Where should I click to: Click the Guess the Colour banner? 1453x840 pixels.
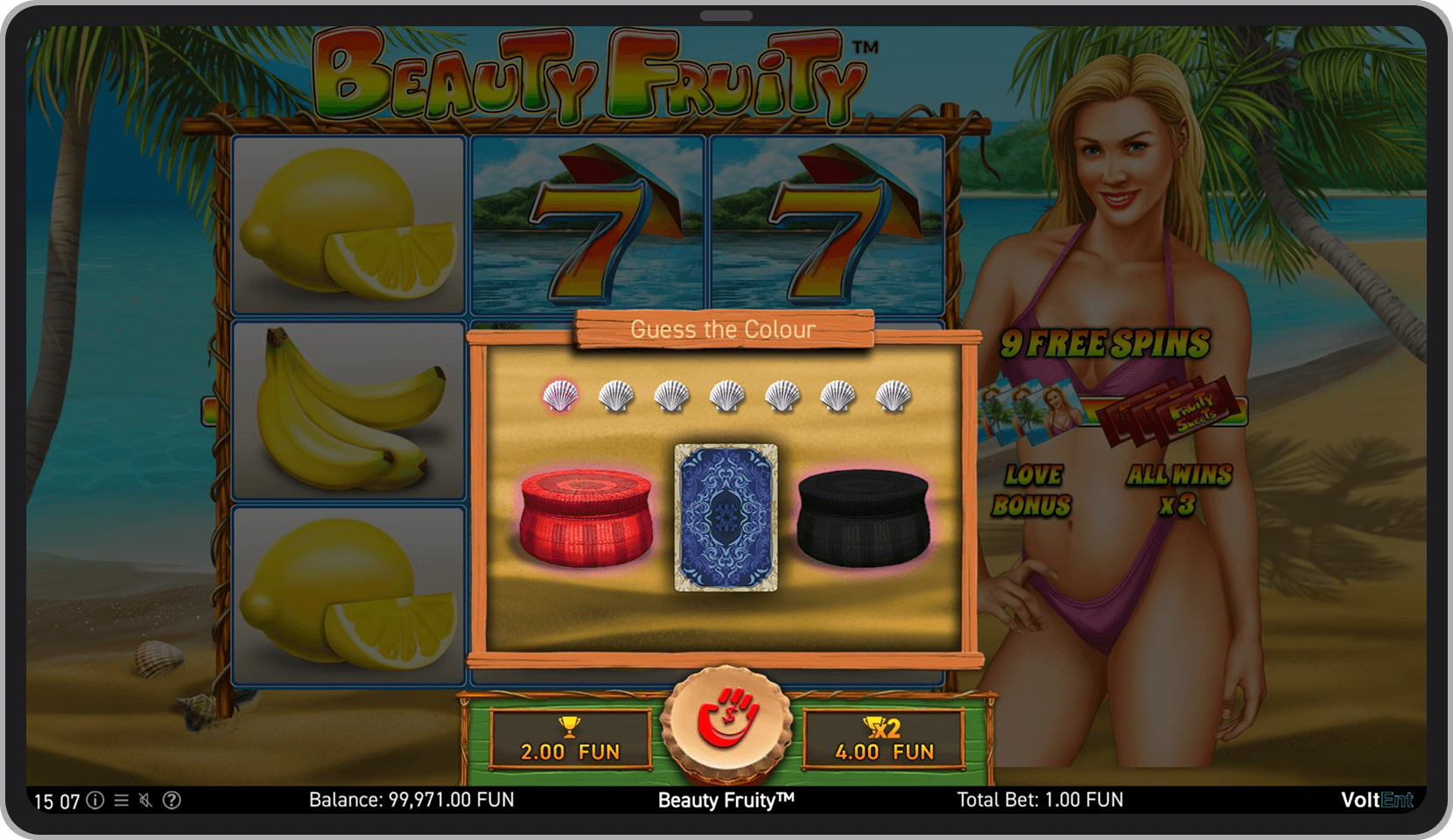coord(725,330)
